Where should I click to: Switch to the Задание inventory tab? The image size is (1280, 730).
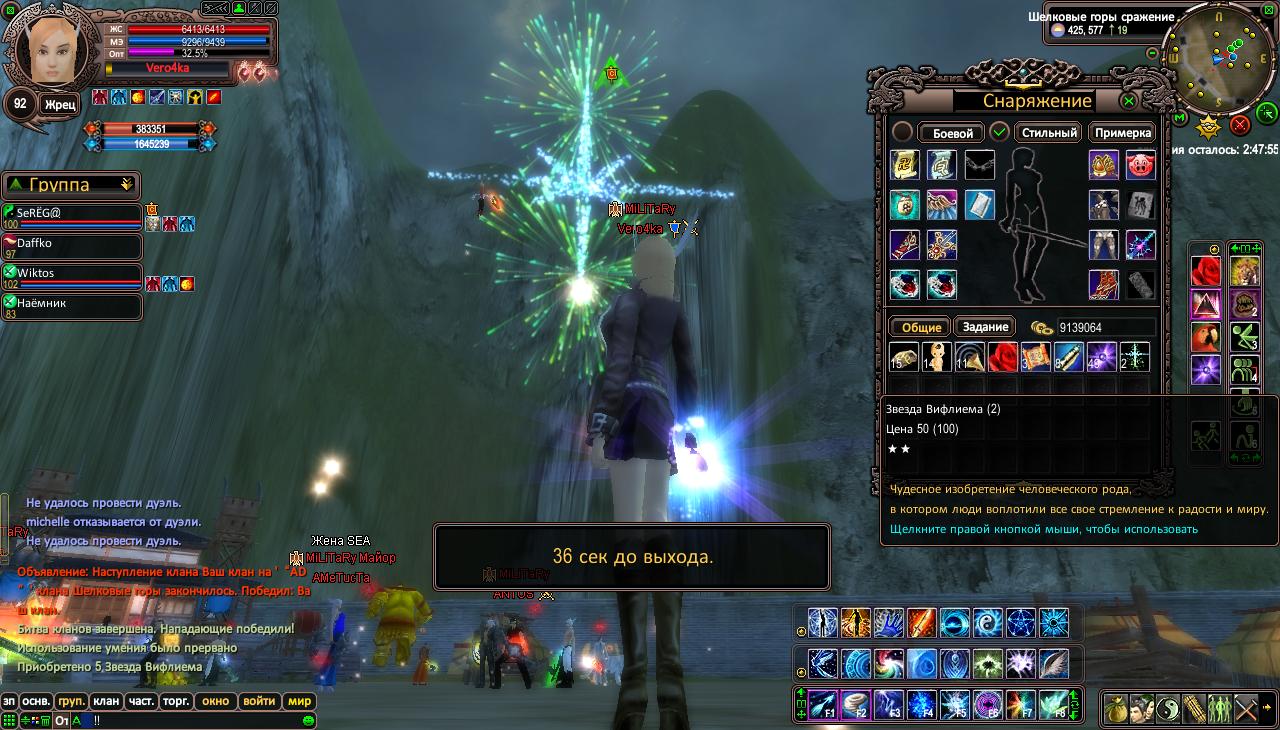[985, 326]
